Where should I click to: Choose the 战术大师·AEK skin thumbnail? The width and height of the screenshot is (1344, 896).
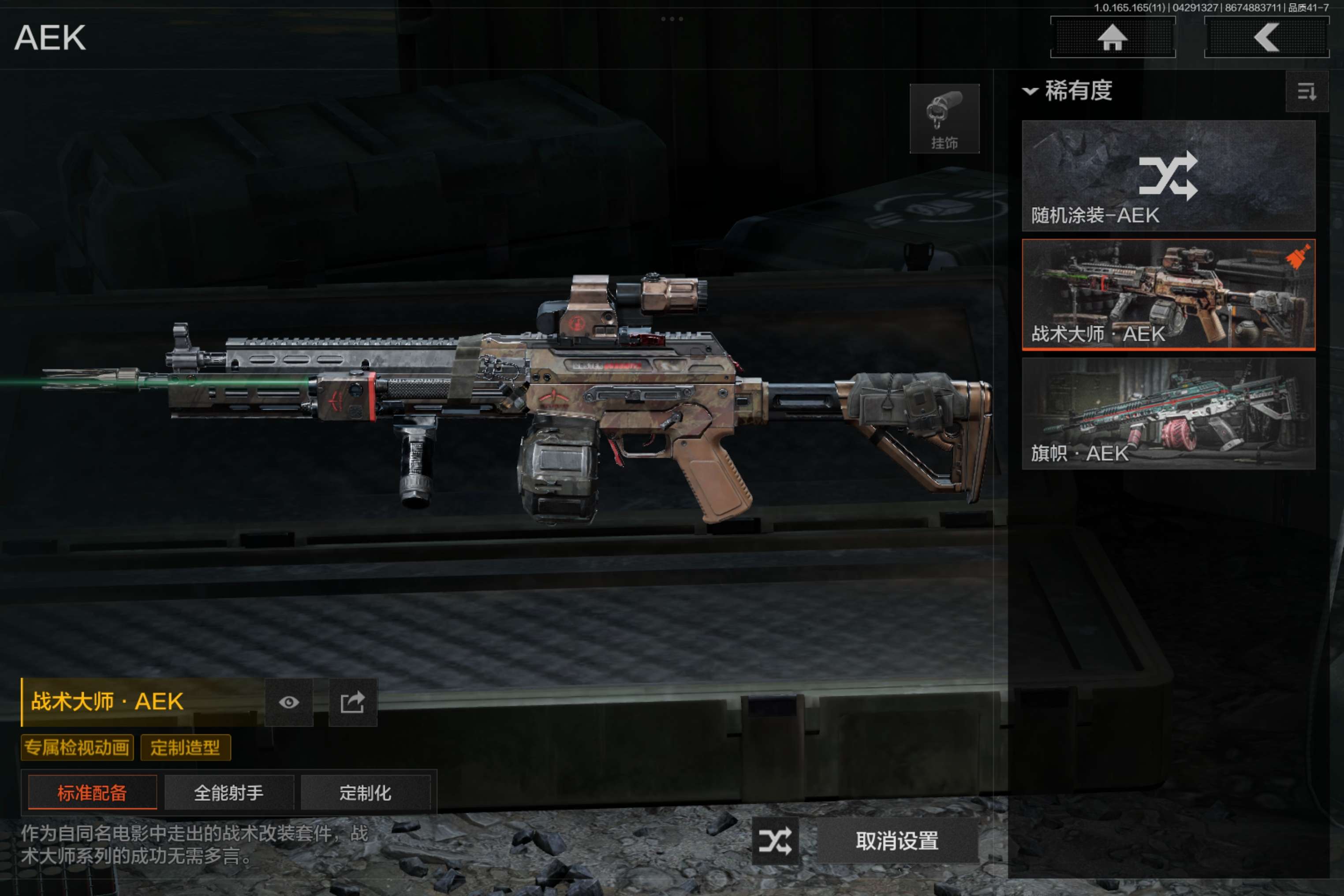(x=1168, y=294)
